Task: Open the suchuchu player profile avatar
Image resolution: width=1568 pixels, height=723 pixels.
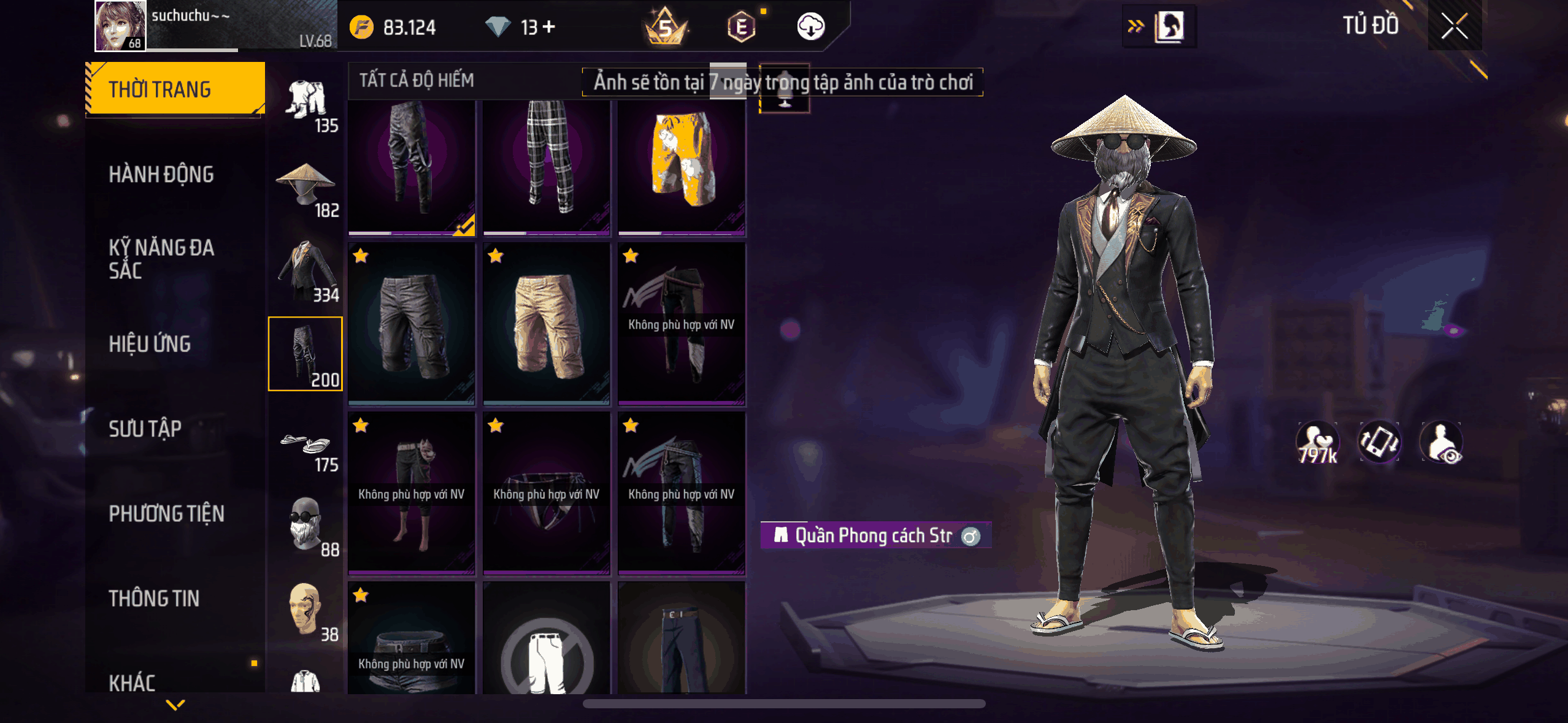Action: pos(120,26)
